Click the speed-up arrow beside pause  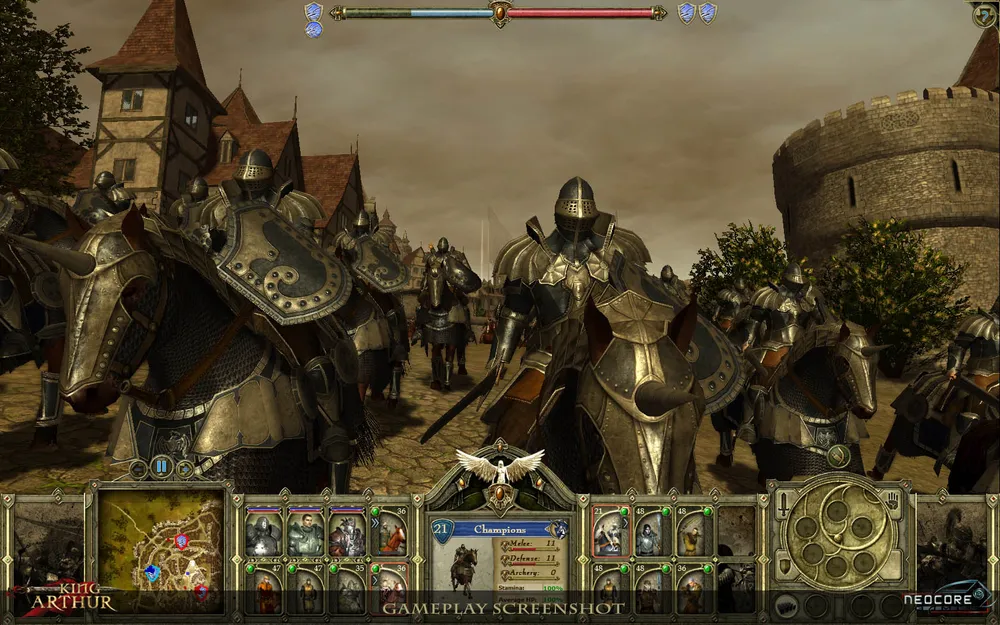184,467
